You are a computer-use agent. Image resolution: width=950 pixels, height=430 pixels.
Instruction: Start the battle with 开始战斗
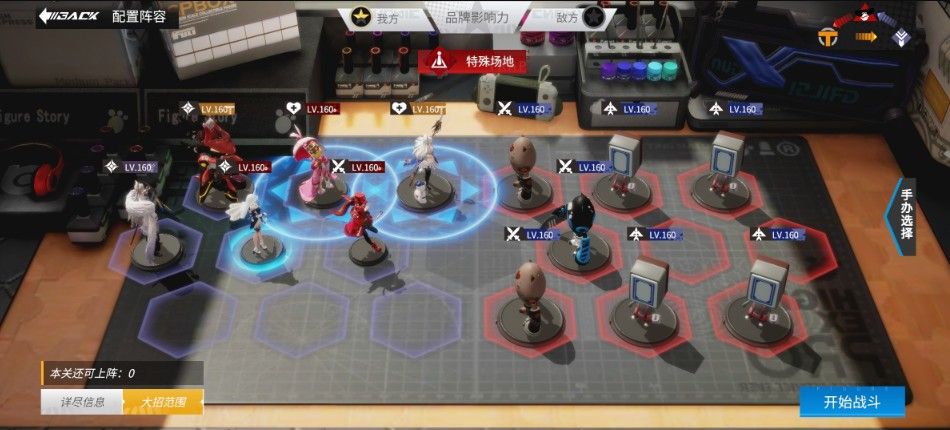[x=851, y=402]
